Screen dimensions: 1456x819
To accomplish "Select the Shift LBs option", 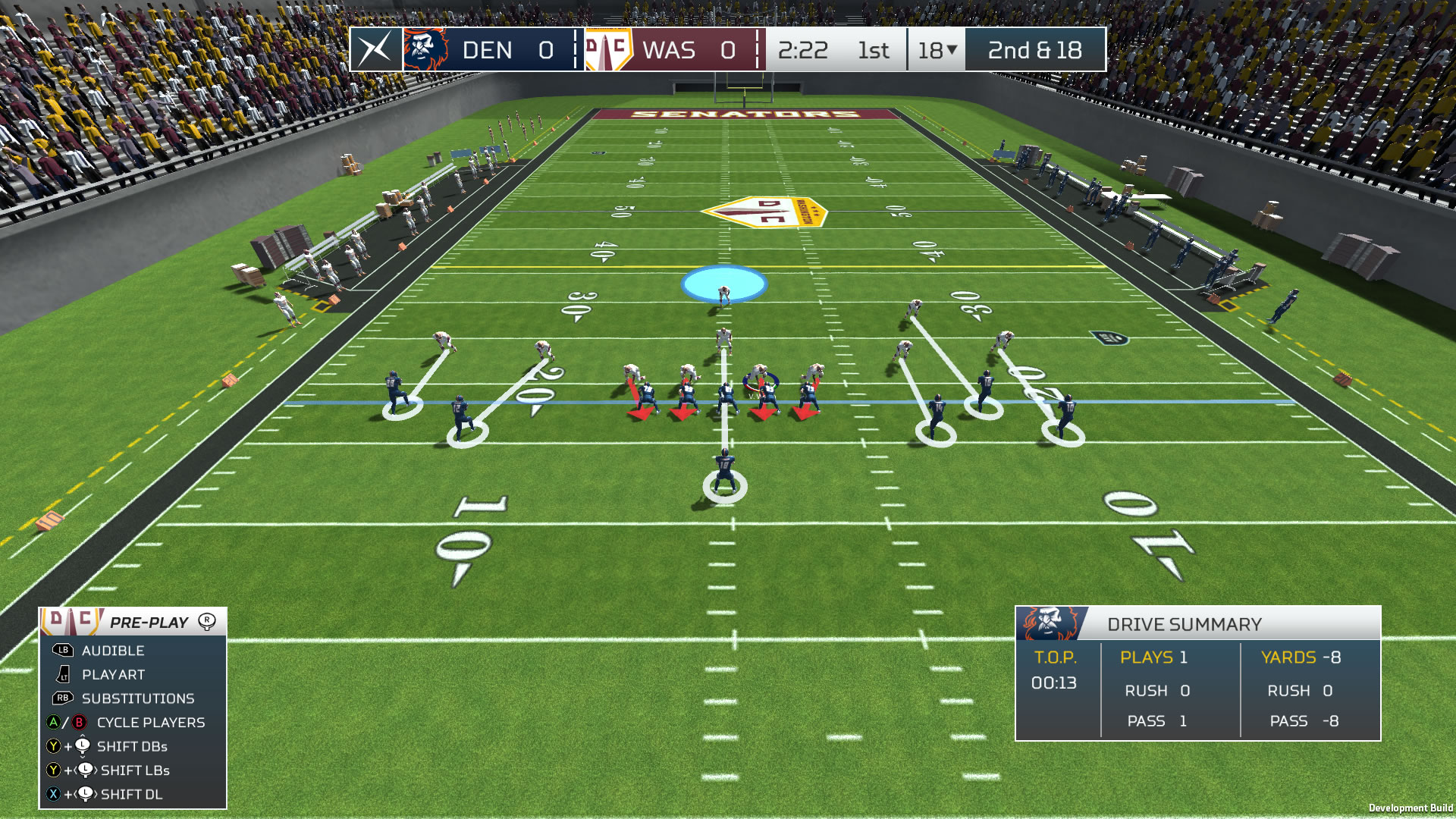I will click(134, 770).
